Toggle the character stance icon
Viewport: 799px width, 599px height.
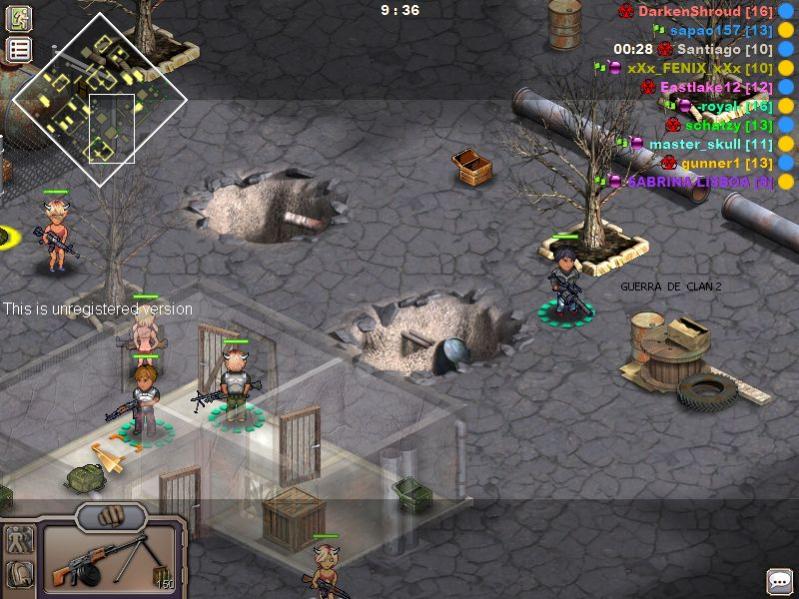point(19,541)
